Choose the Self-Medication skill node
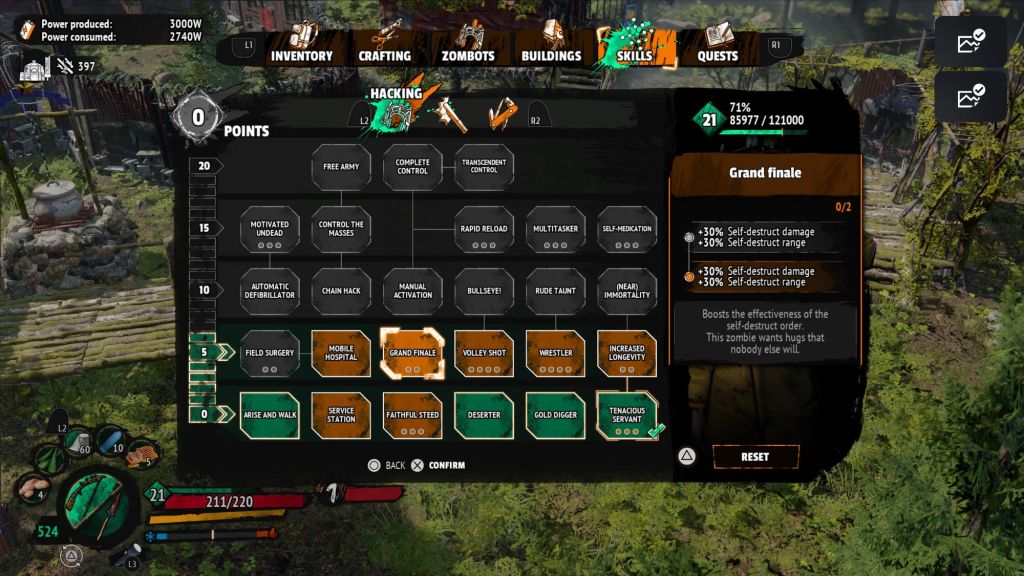The width and height of the screenshot is (1024, 576). click(x=627, y=229)
